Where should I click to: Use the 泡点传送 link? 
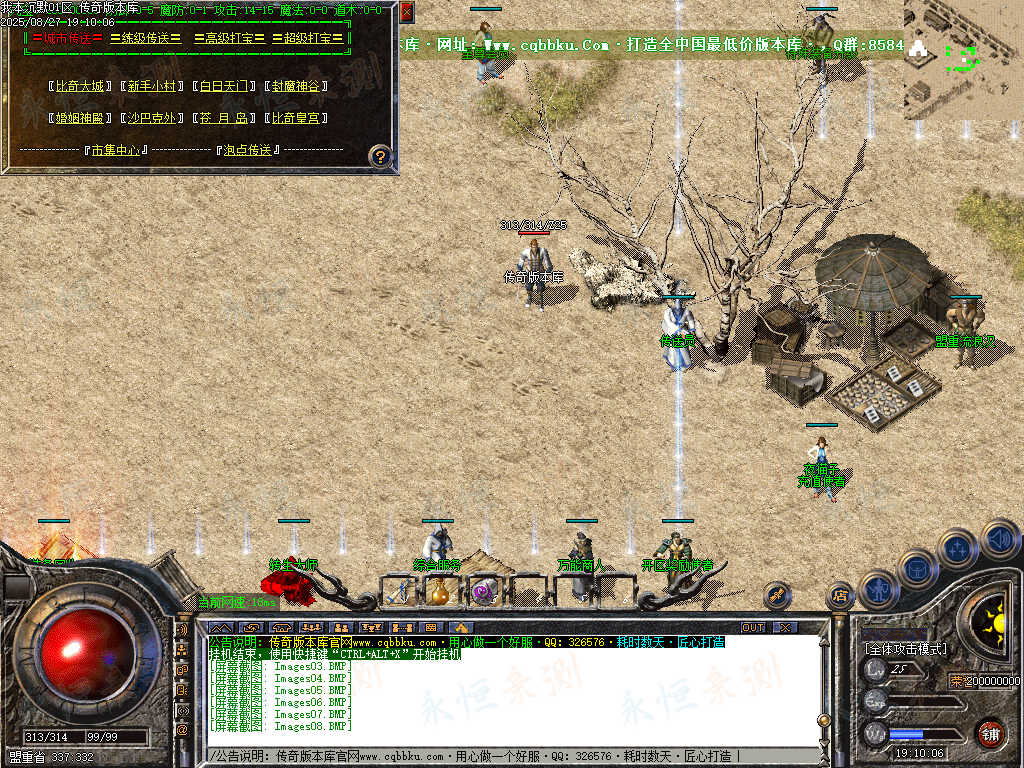coord(247,150)
